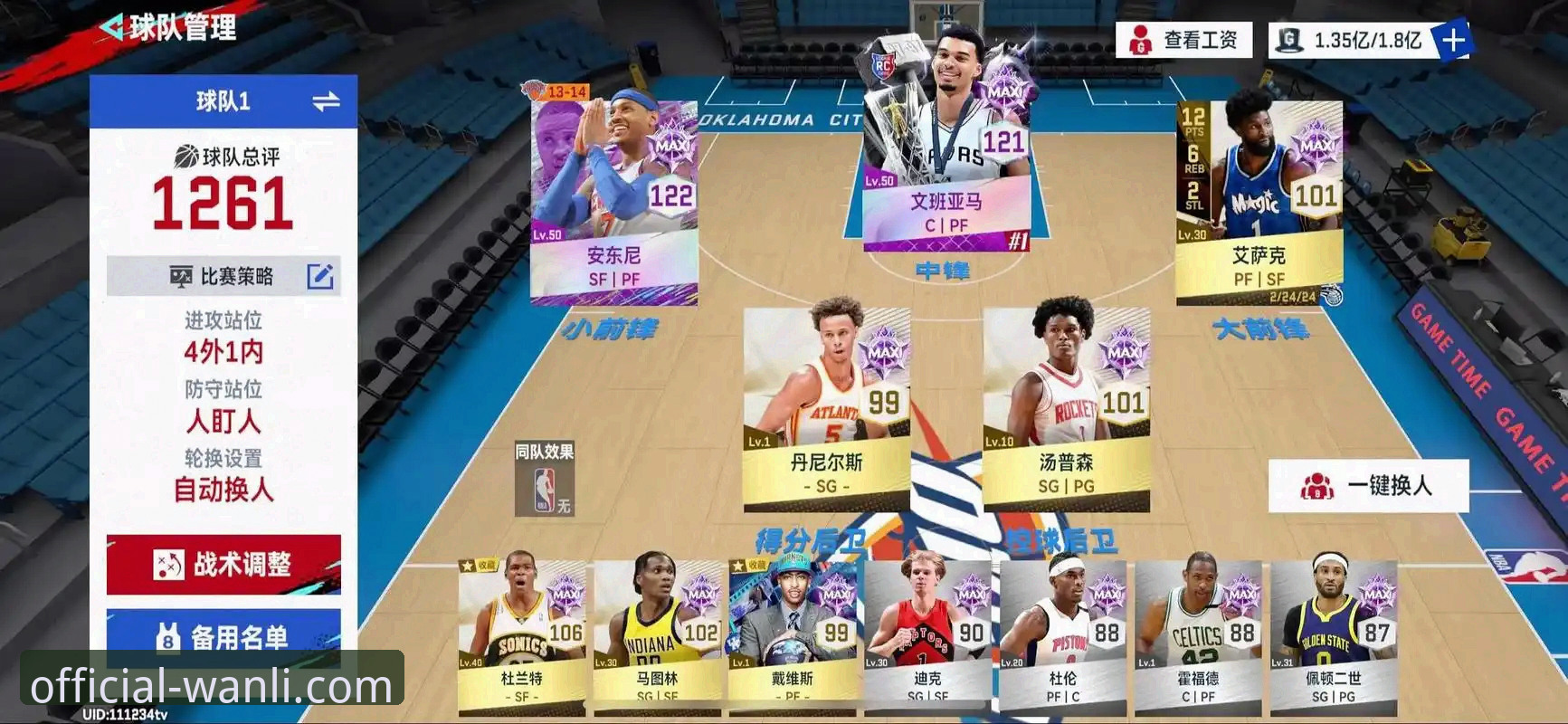
Task: Select bench player 佩顿二世 card
Action: click(1334, 633)
